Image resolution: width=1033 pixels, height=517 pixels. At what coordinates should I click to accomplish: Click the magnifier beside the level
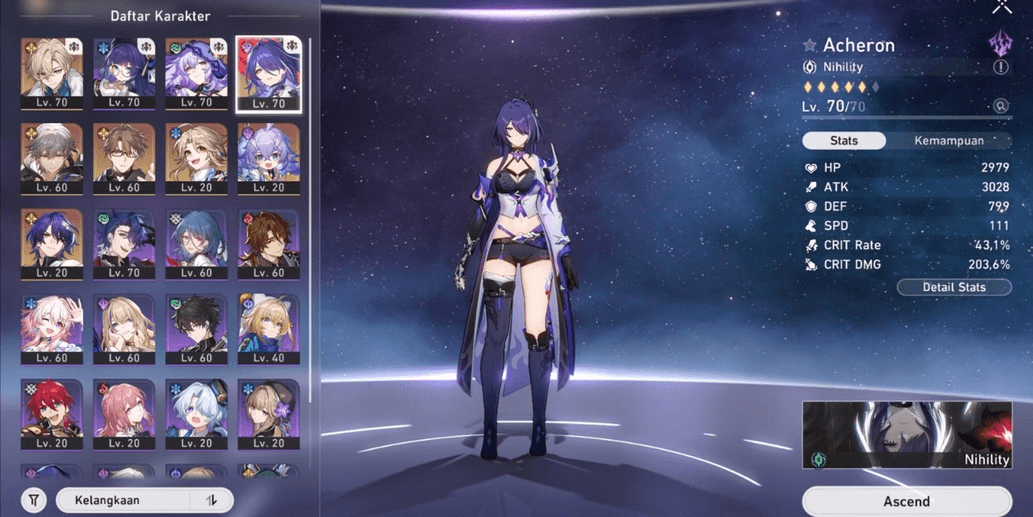pos(1000,106)
